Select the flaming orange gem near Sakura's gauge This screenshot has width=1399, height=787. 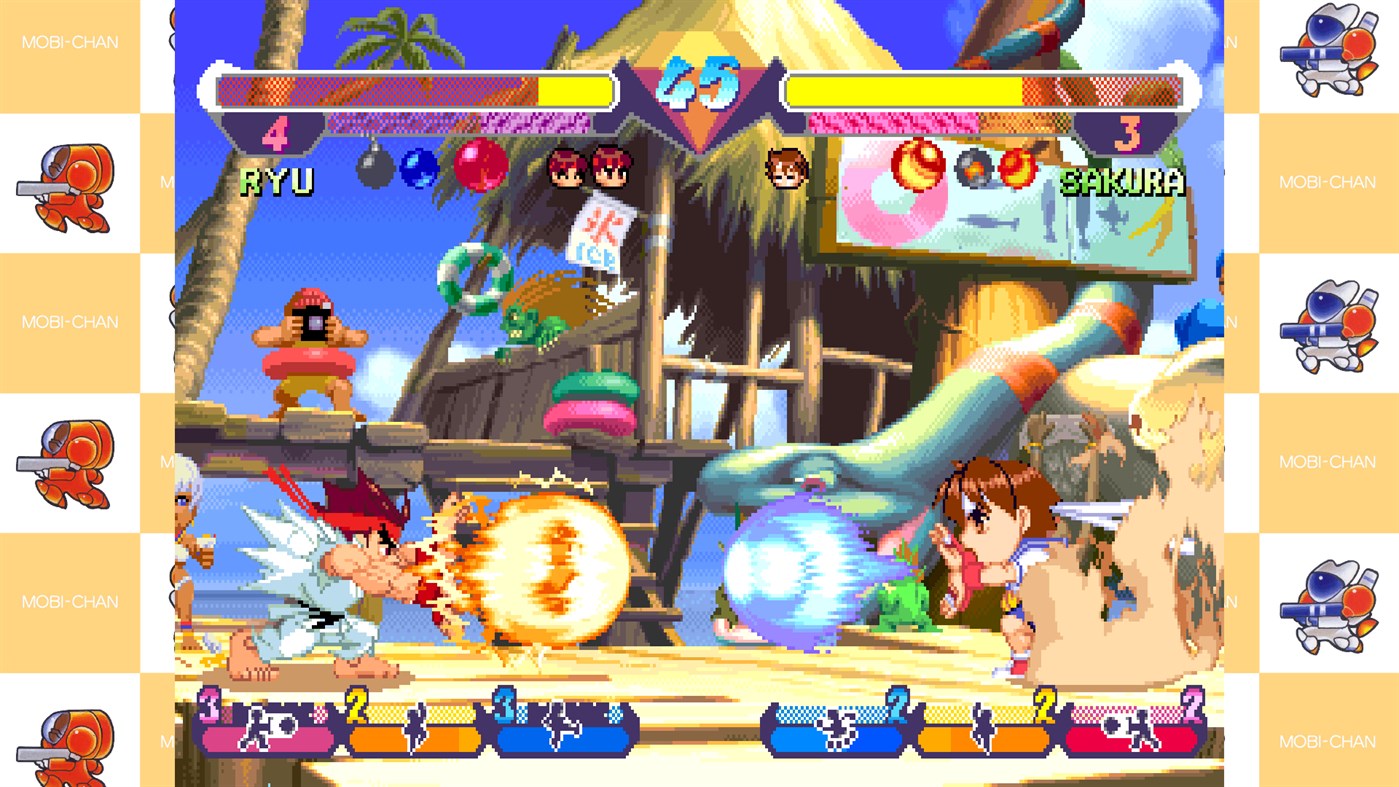tap(915, 167)
